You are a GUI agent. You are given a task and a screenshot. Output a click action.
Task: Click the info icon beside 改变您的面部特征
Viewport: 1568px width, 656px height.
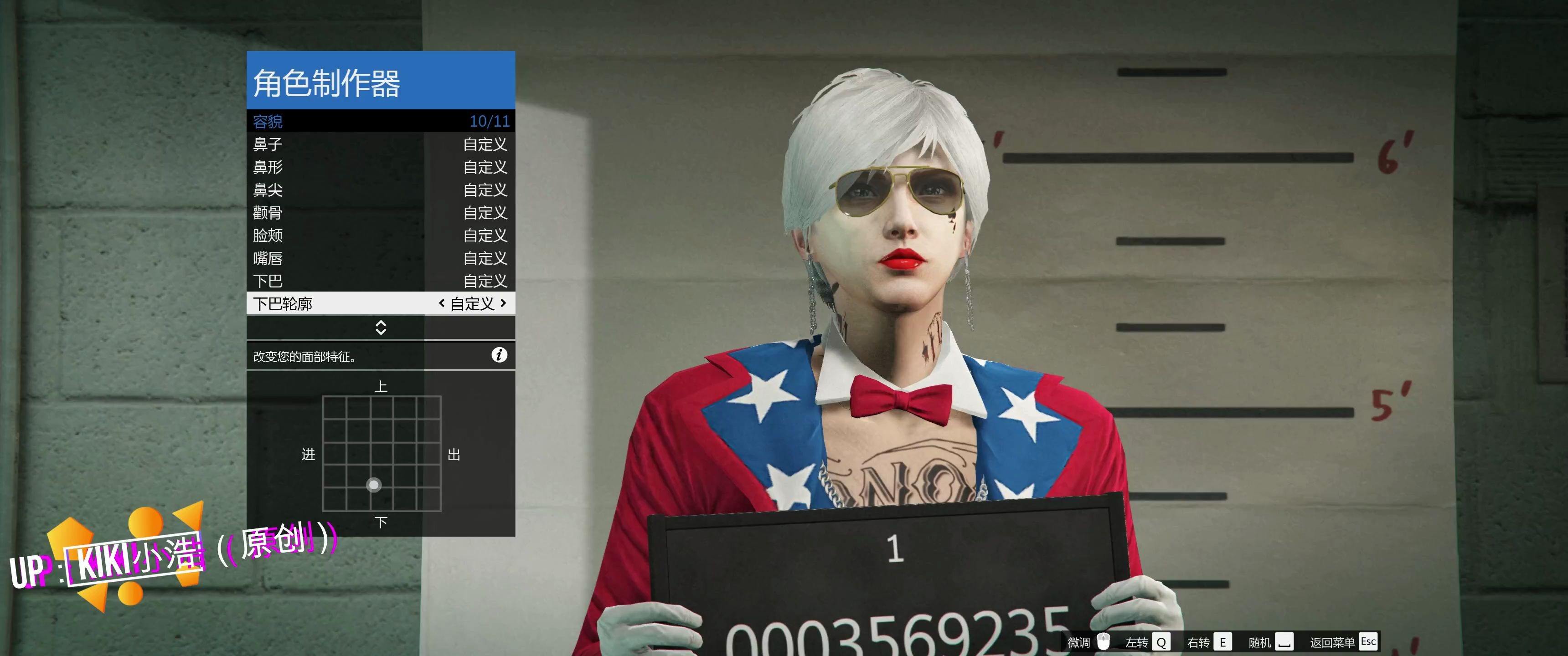499,355
